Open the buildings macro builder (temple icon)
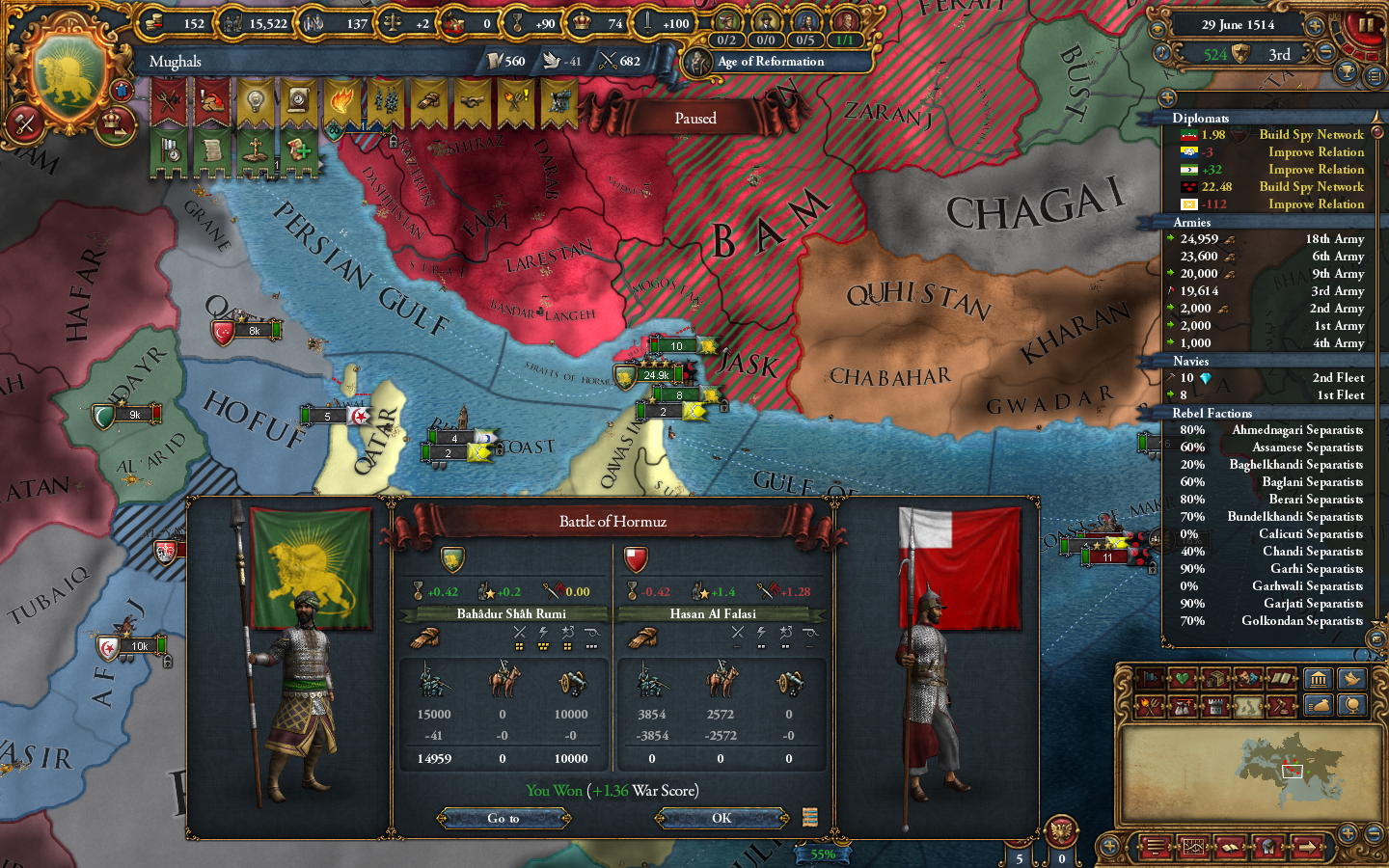Image resolution: width=1389 pixels, height=868 pixels. point(1320,680)
